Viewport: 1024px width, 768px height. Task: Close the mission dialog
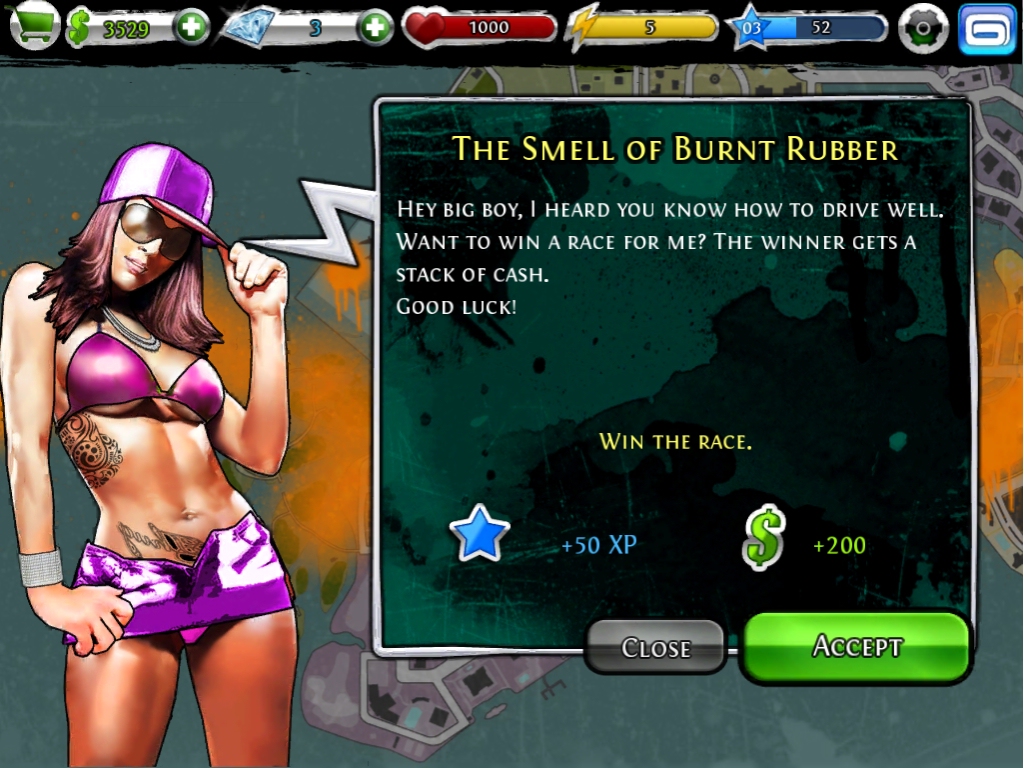tap(655, 648)
